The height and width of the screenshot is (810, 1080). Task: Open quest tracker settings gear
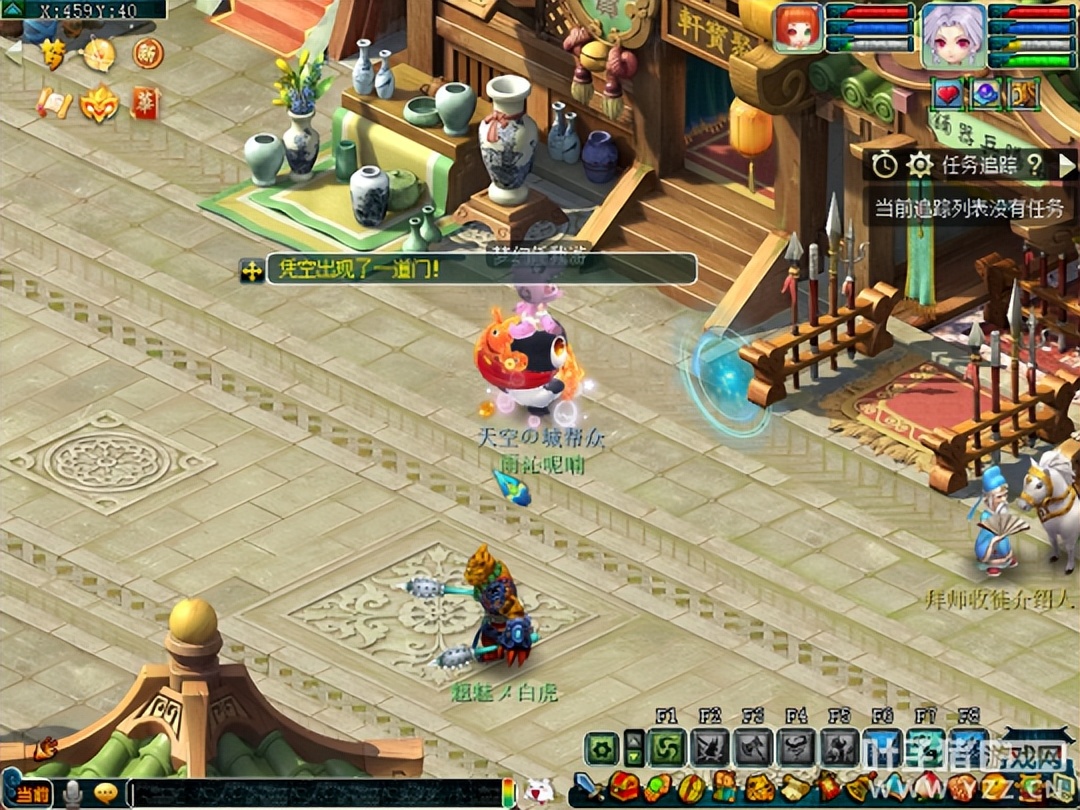919,165
